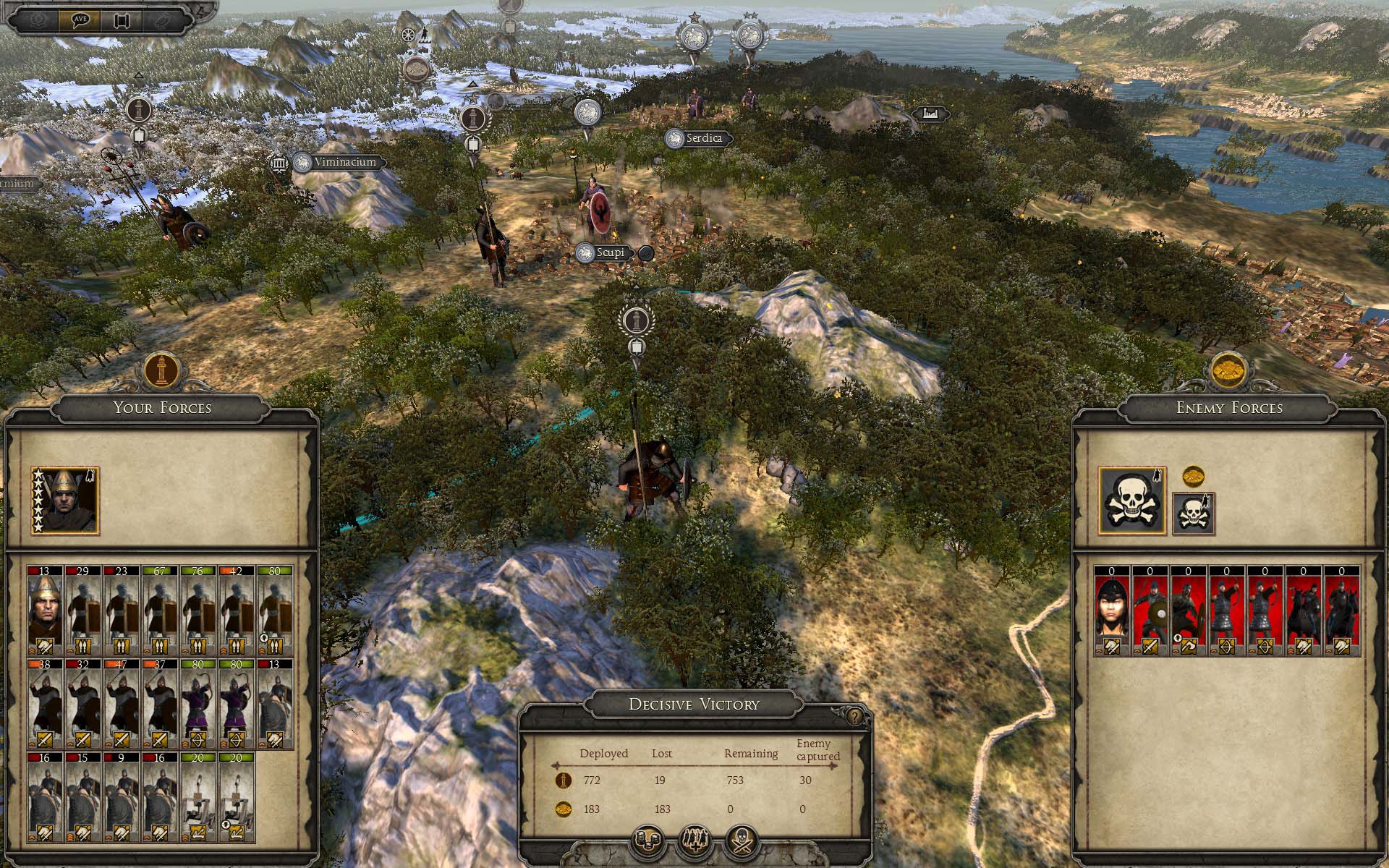Select the general's unit card with 13 men

click(45, 611)
